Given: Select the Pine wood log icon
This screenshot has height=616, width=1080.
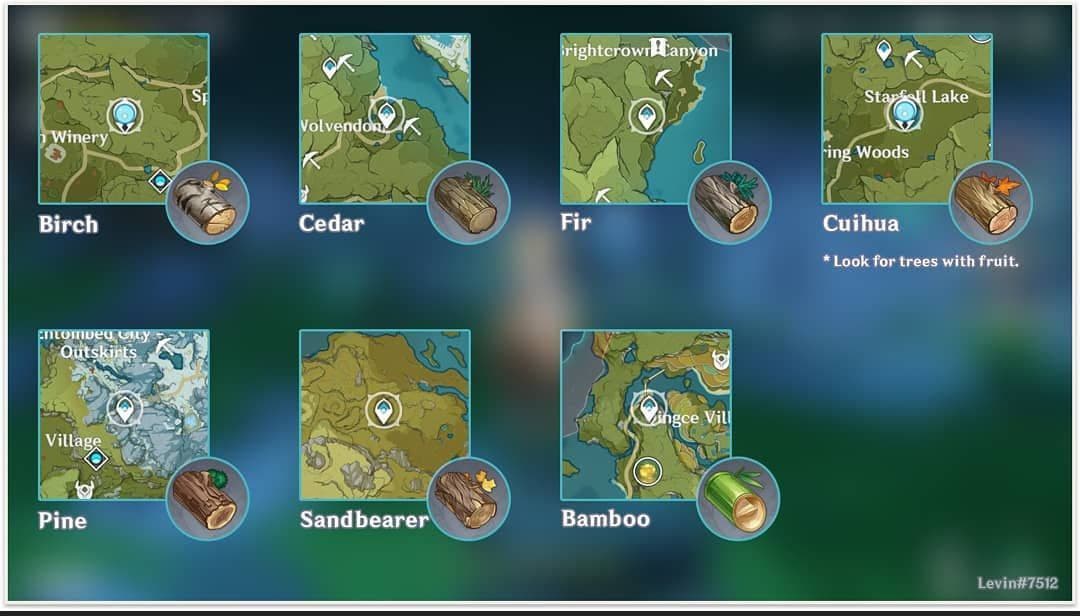Looking at the screenshot, I should (207, 499).
